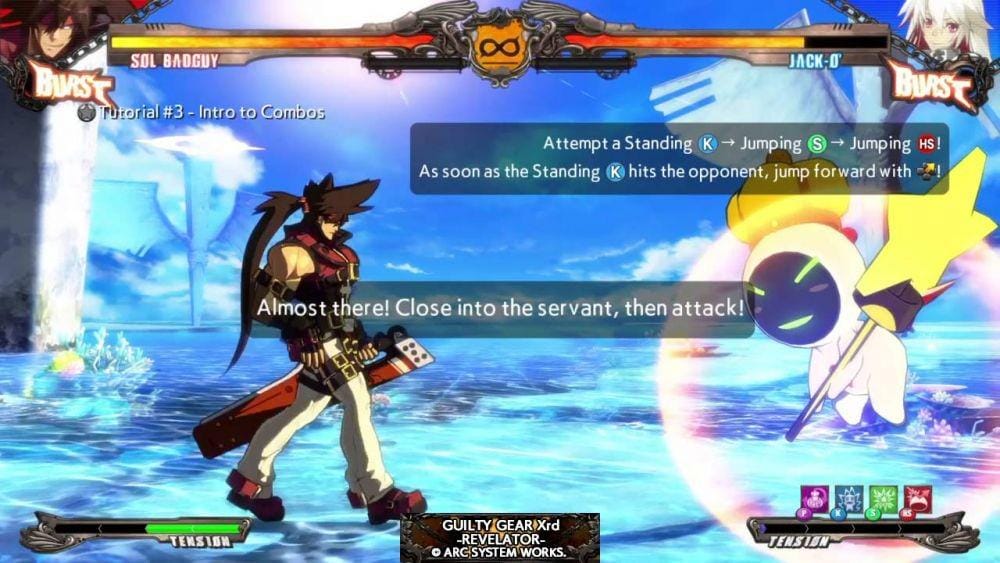Choose the red HS servant icon
This screenshot has height=563, width=1000.
(x=918, y=498)
